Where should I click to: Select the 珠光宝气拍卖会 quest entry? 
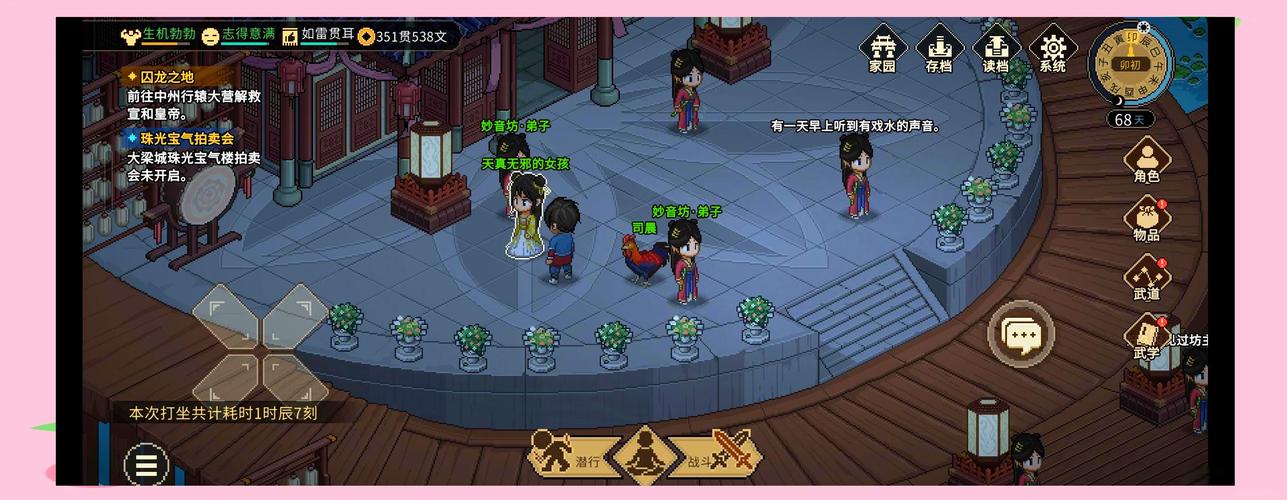(180, 139)
